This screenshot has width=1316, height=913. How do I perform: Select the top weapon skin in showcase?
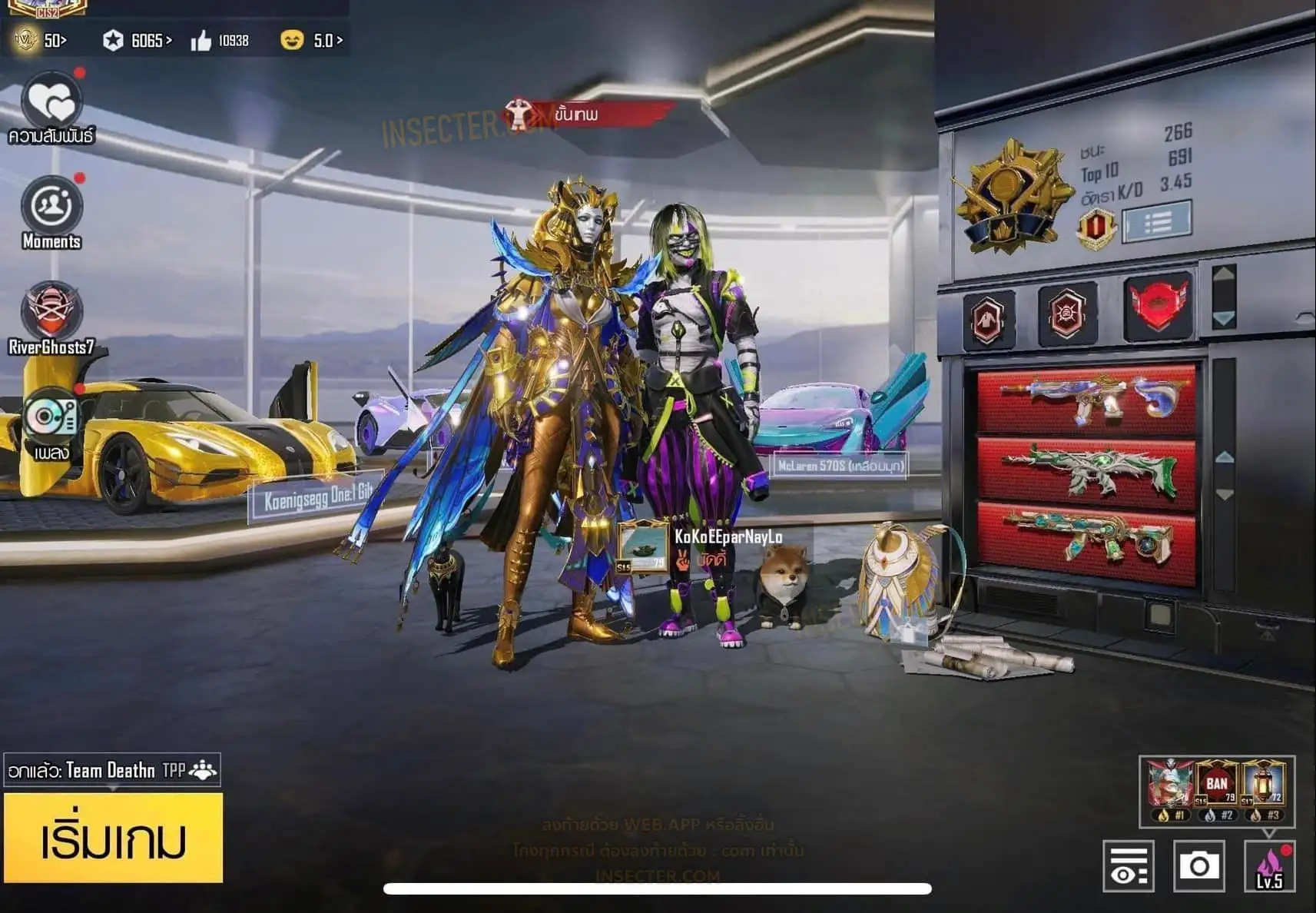click(x=1086, y=398)
